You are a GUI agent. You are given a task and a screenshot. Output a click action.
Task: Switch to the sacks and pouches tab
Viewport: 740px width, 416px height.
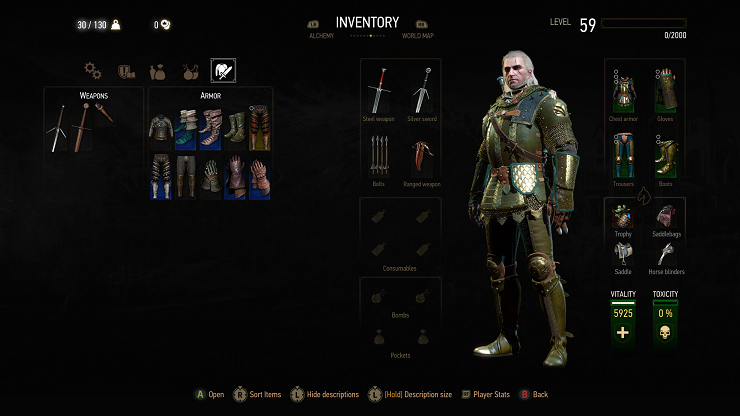coord(158,71)
